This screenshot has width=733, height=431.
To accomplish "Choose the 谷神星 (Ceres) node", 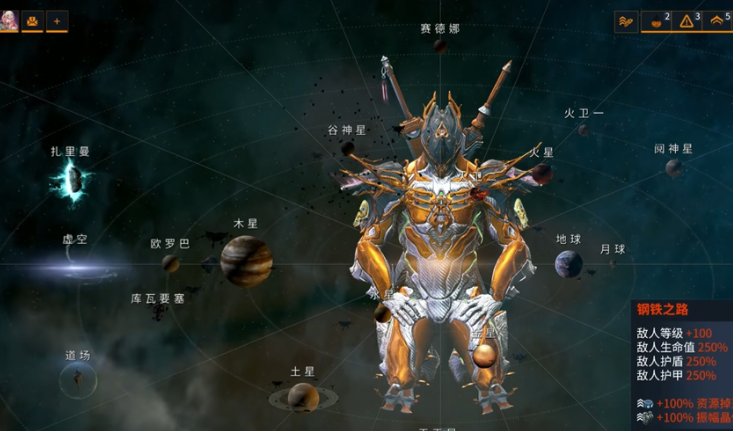I will tap(347, 146).
